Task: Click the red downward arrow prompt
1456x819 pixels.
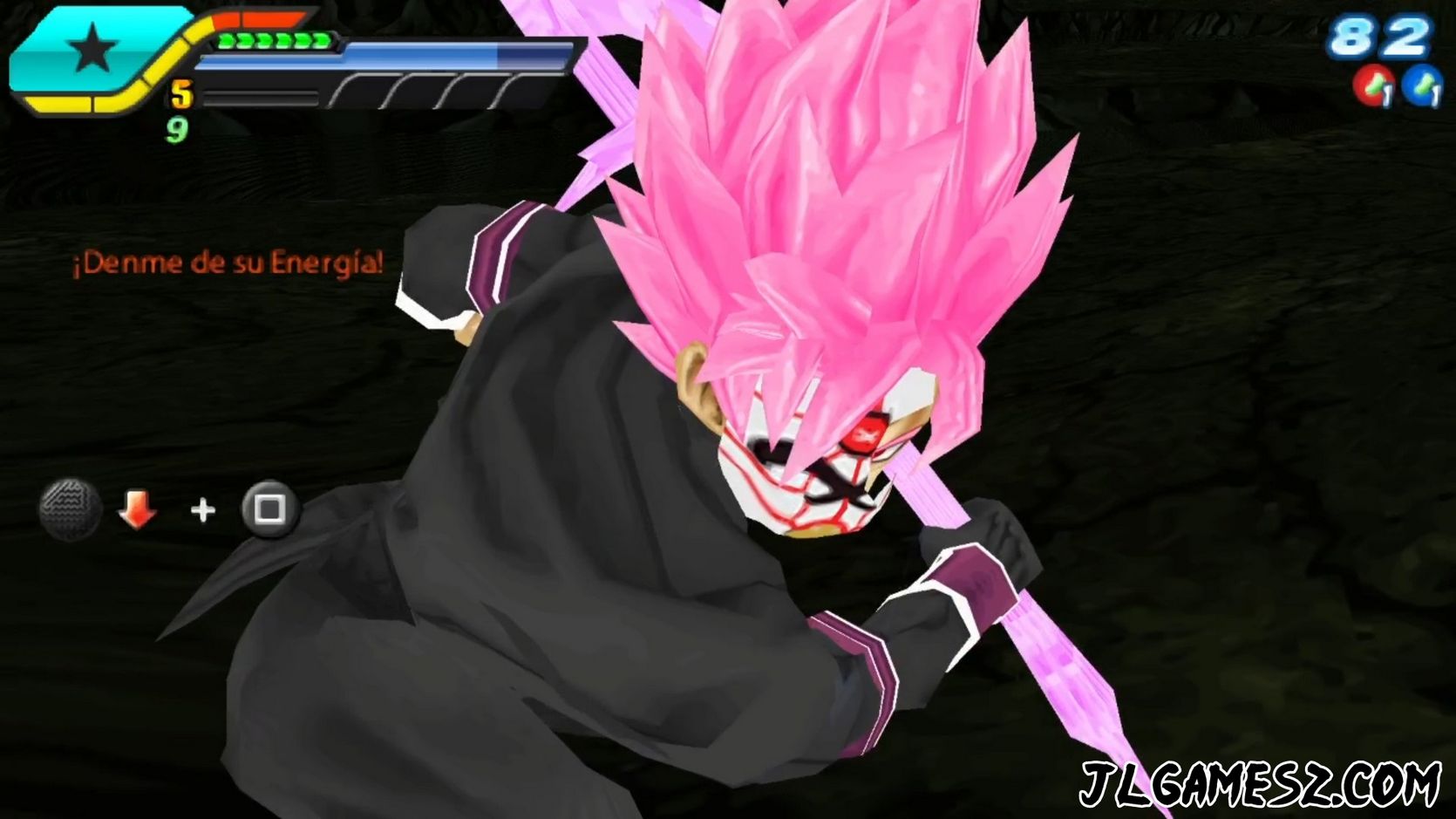Action: click(138, 509)
